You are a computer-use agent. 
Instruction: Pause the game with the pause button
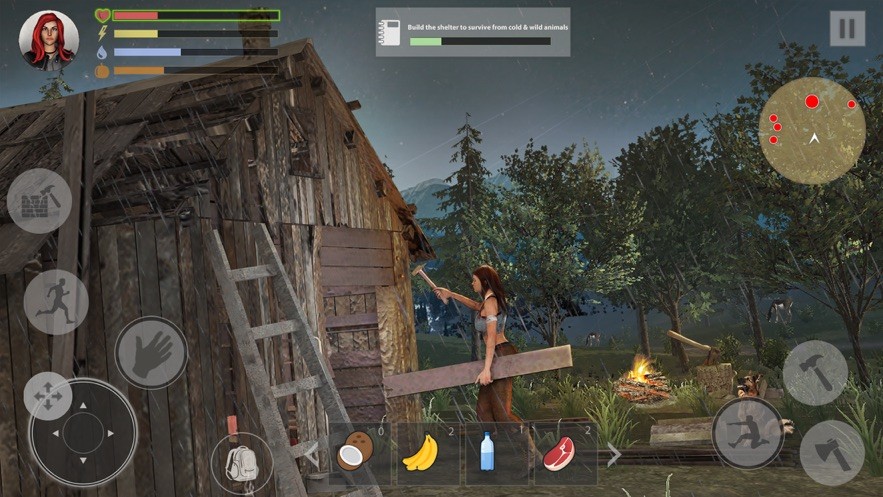pyautogui.click(x=847, y=28)
